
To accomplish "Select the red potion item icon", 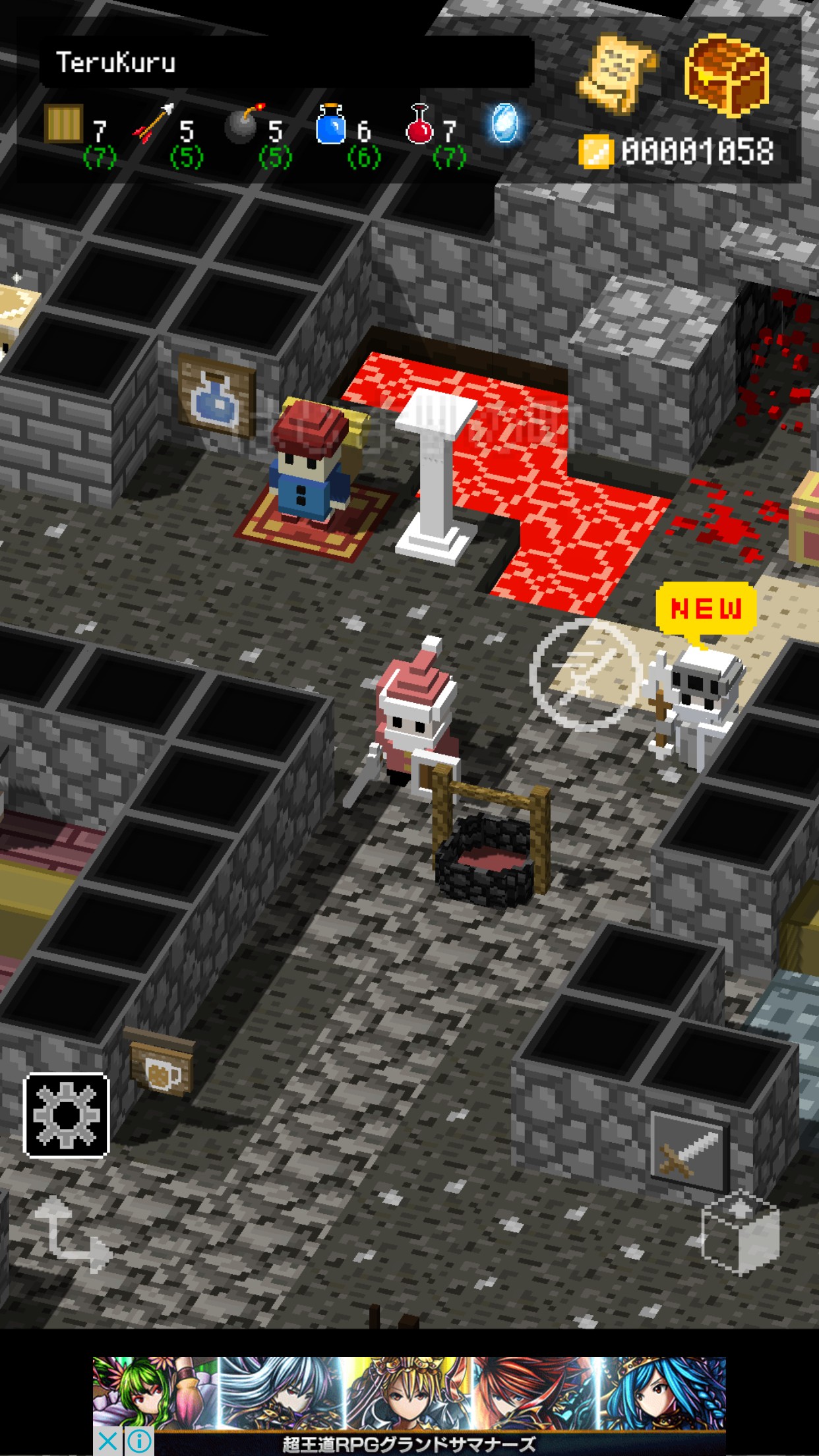I will 419,124.
